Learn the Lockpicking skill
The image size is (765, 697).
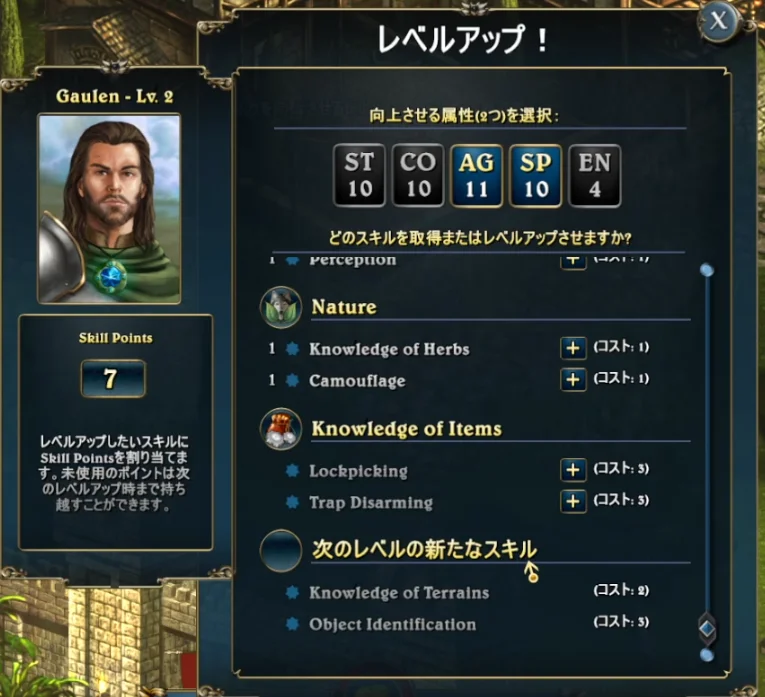[x=572, y=470]
